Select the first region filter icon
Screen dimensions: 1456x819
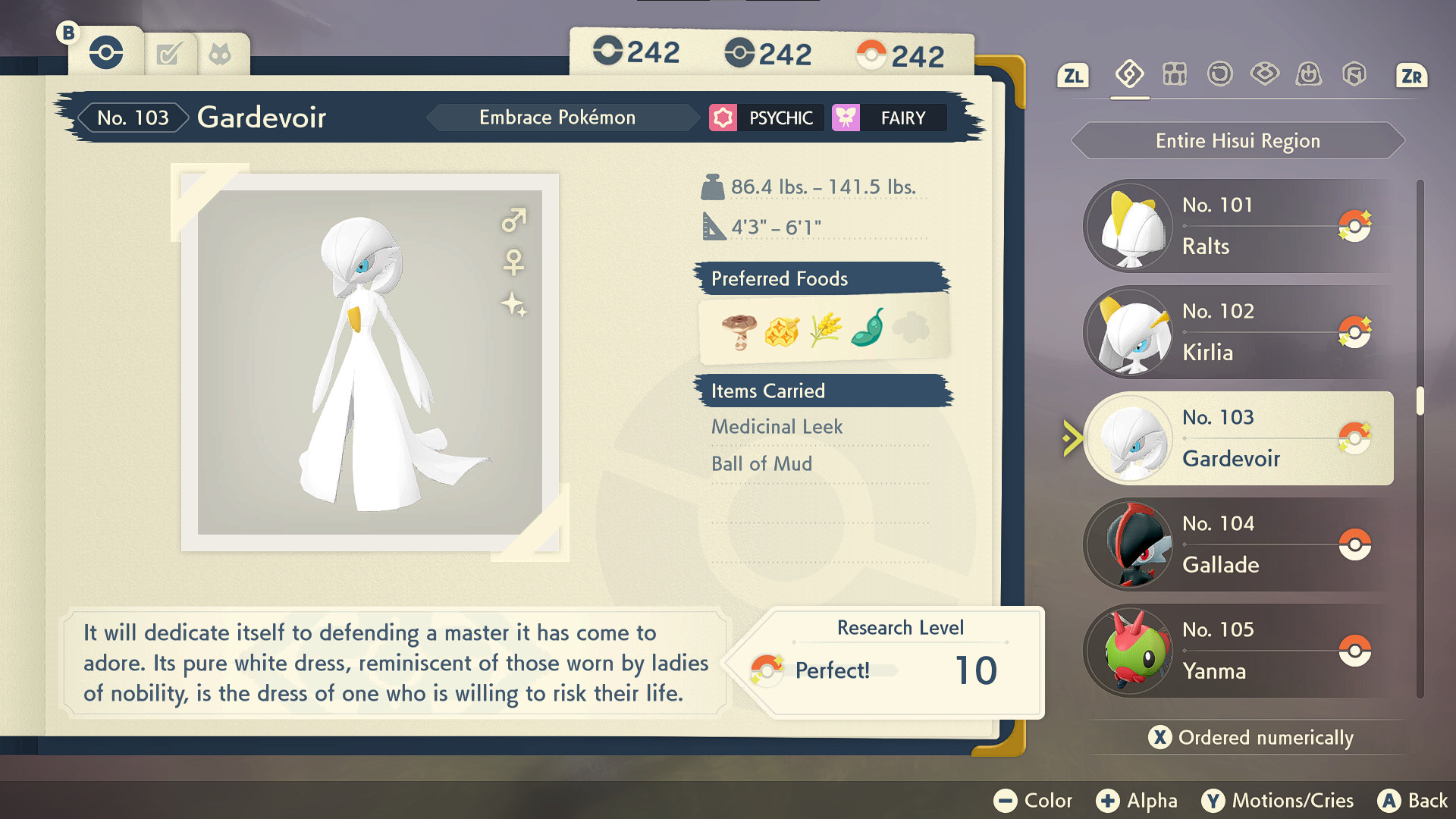point(1129,74)
